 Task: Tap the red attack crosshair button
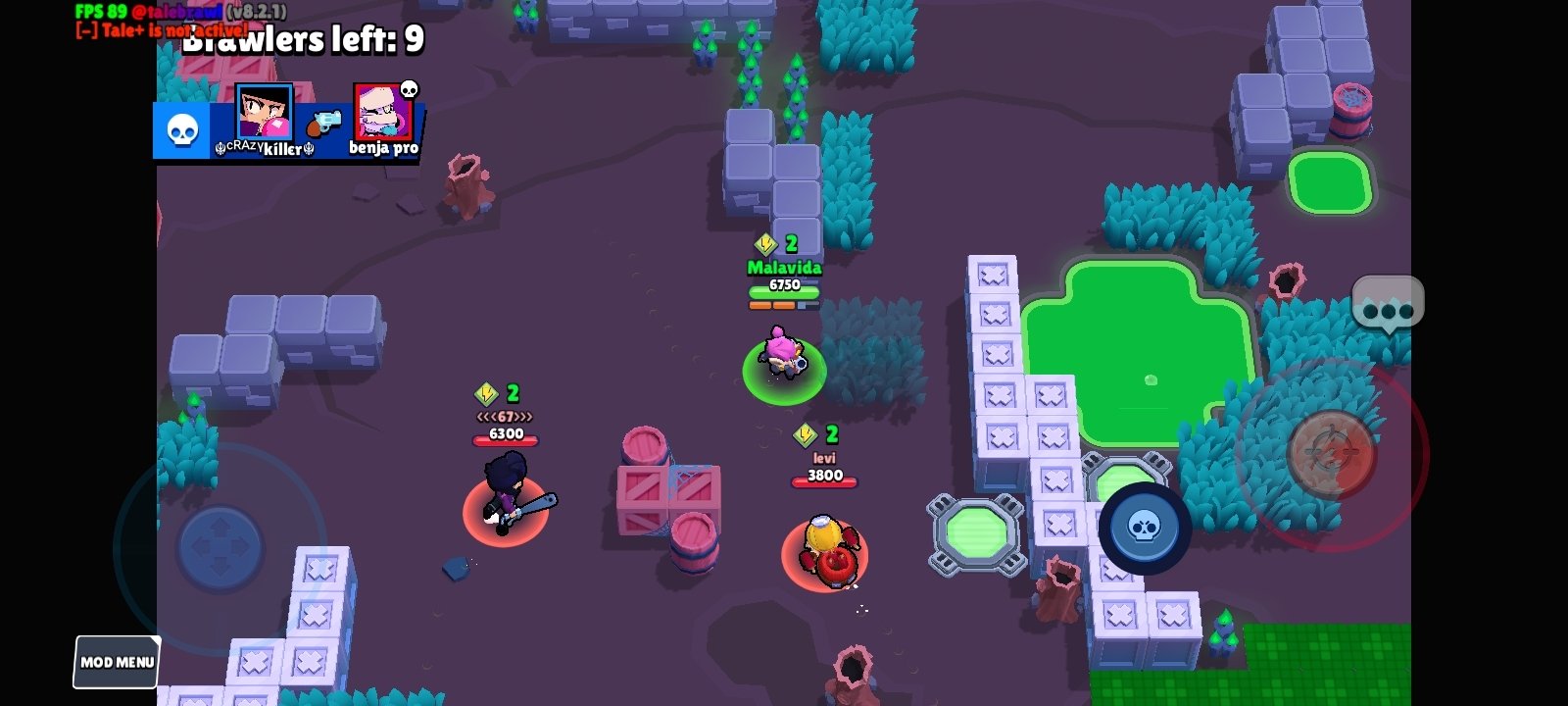coord(1331,454)
